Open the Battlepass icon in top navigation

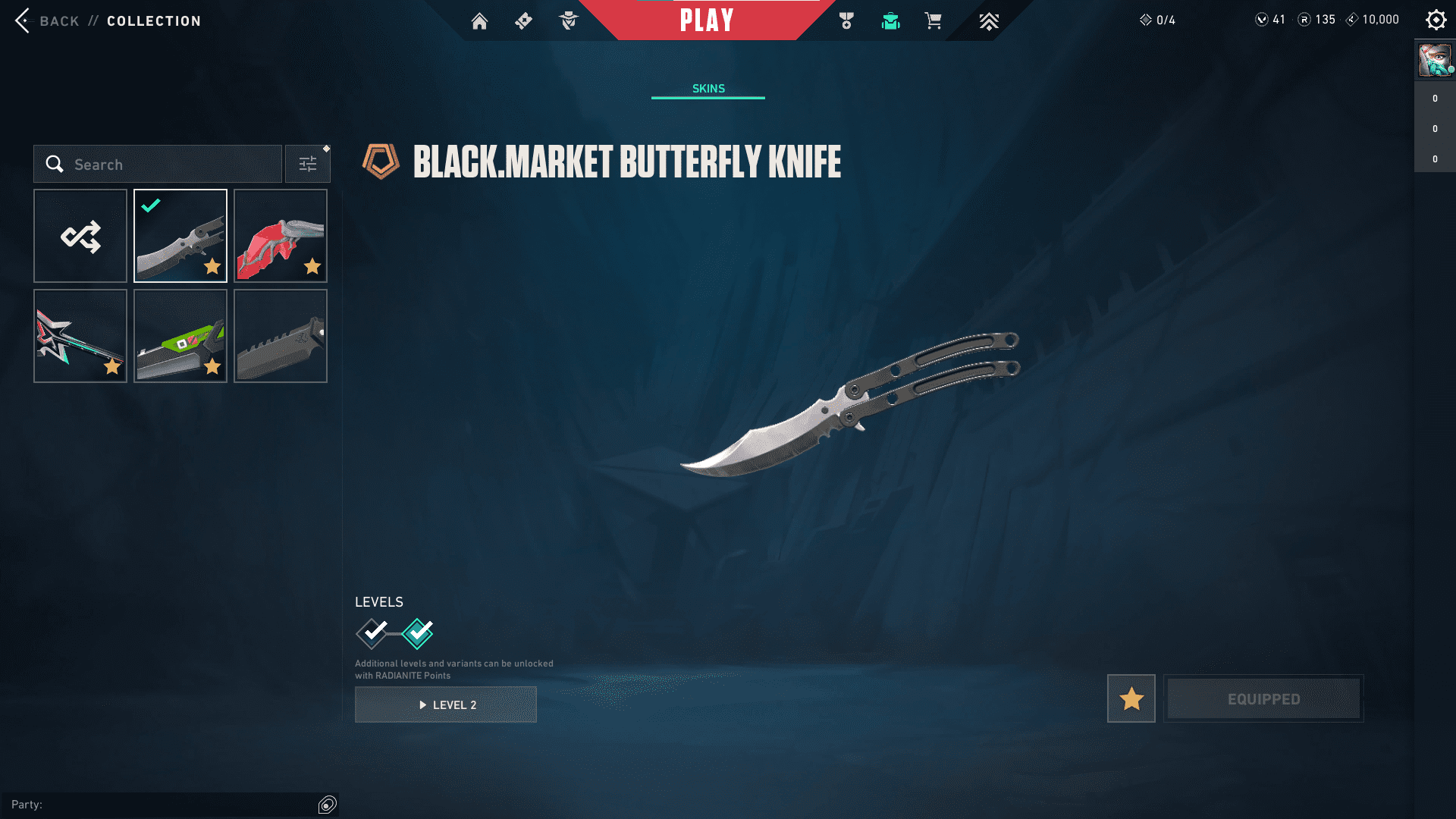[522, 20]
